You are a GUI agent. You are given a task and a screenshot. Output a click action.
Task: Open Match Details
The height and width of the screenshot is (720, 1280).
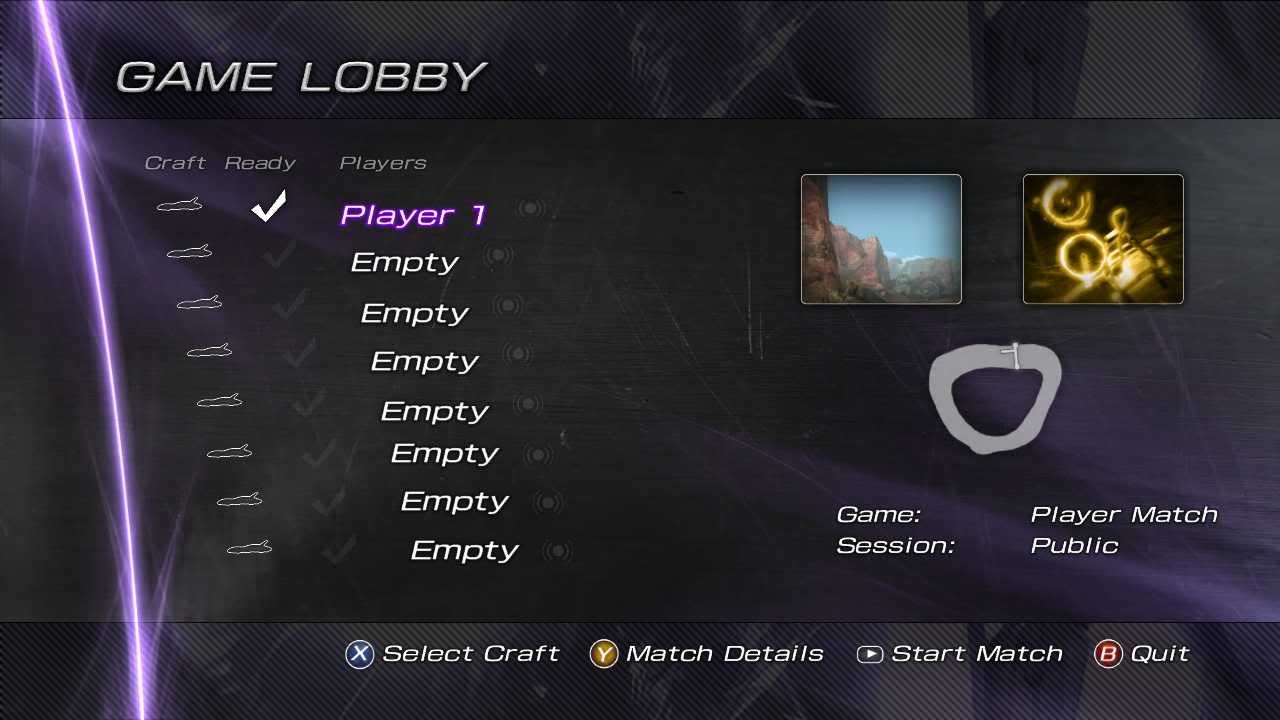[x=707, y=654]
